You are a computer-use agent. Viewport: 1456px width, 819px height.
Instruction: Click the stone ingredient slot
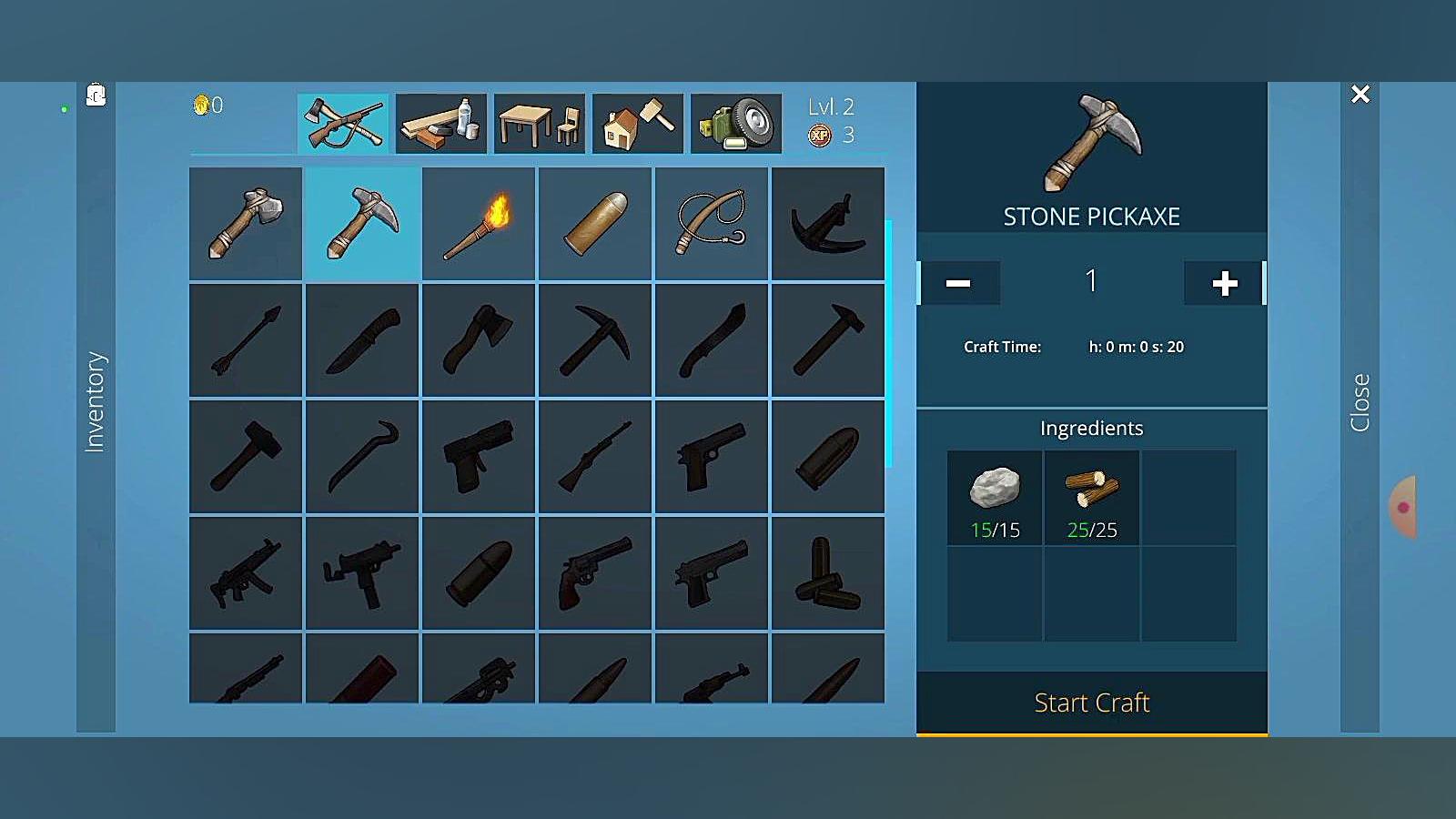(995, 498)
